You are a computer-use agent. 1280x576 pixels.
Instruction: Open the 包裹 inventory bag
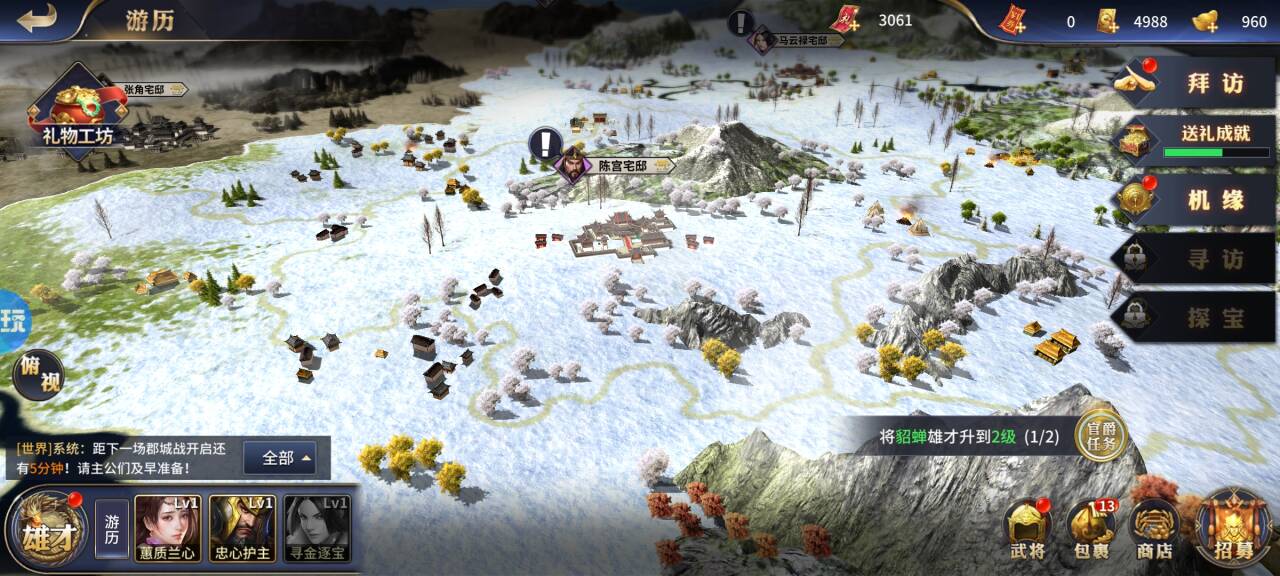pos(1090,530)
